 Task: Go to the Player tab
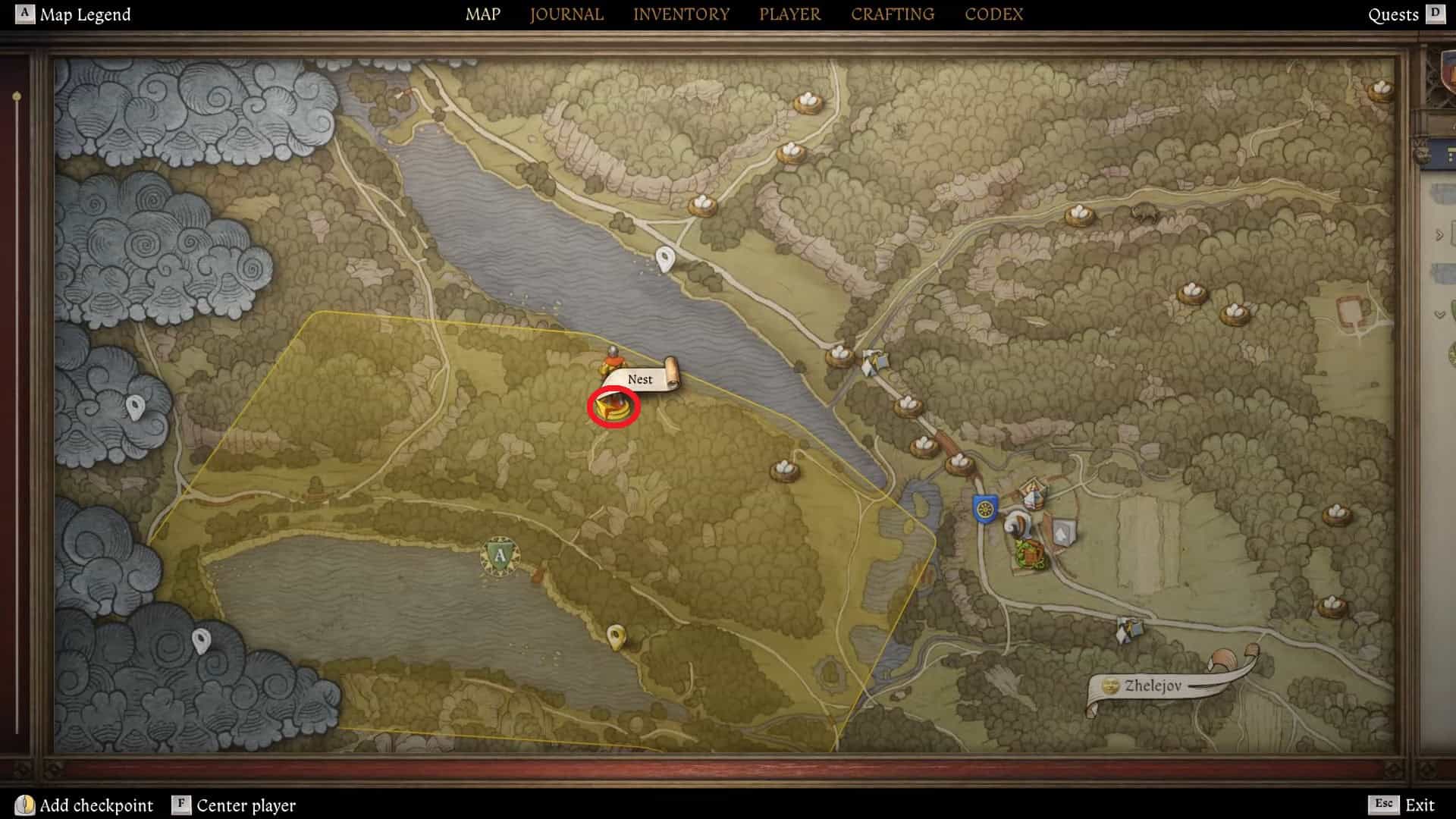[789, 14]
